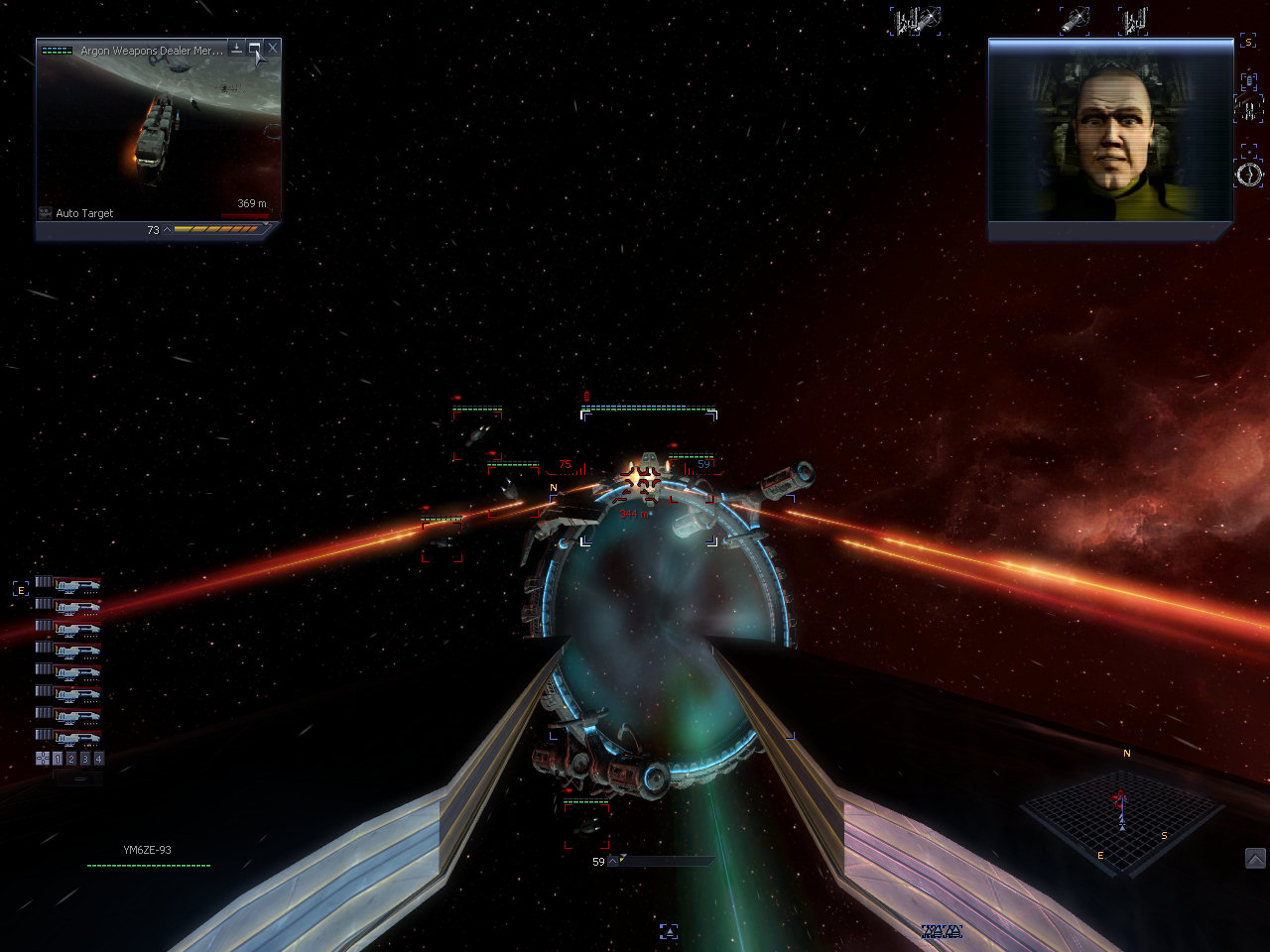
Task: Click the lone satellite icon above portrait
Action: coord(1075,20)
